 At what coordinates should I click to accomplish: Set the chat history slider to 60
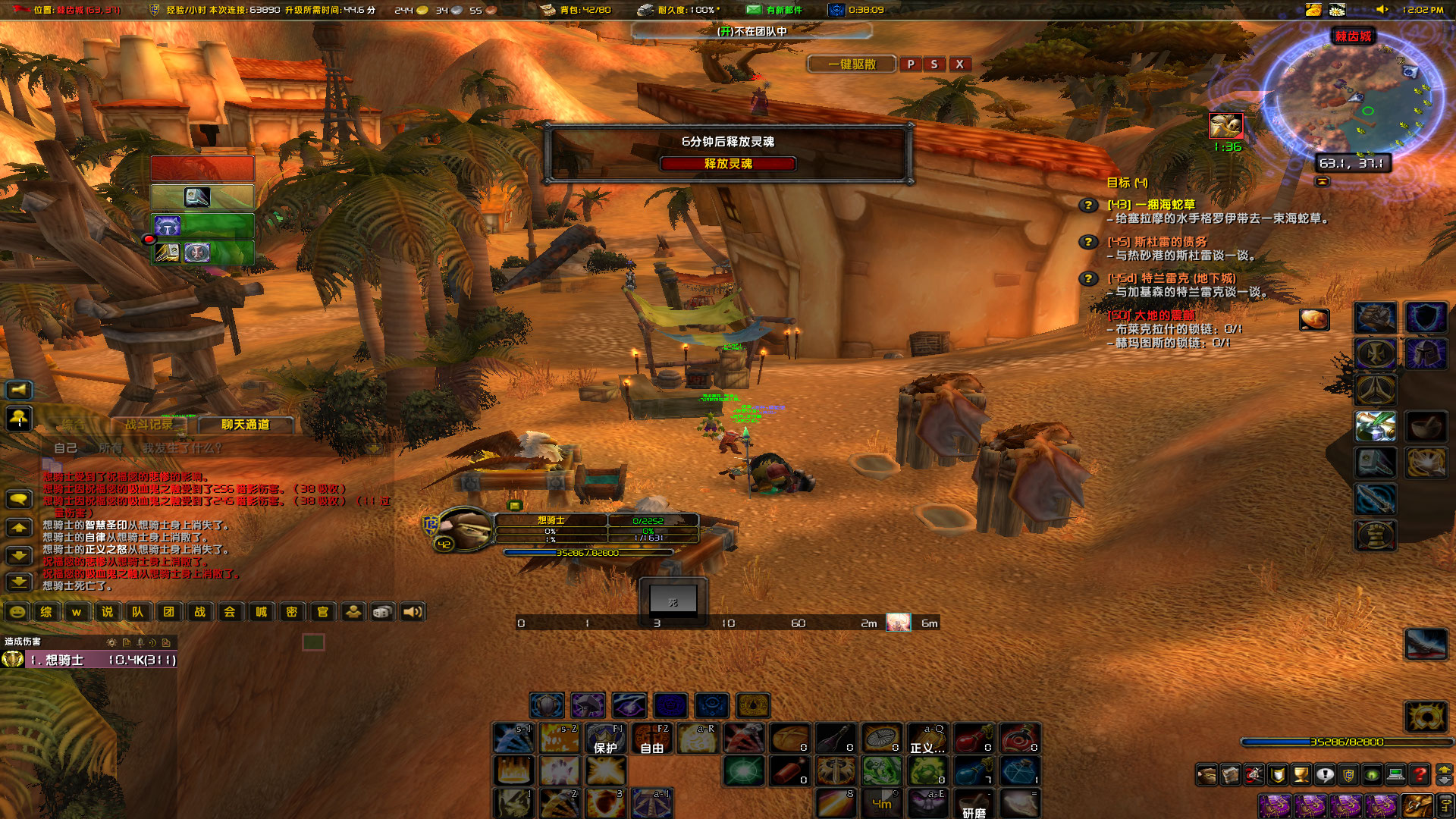tap(798, 623)
